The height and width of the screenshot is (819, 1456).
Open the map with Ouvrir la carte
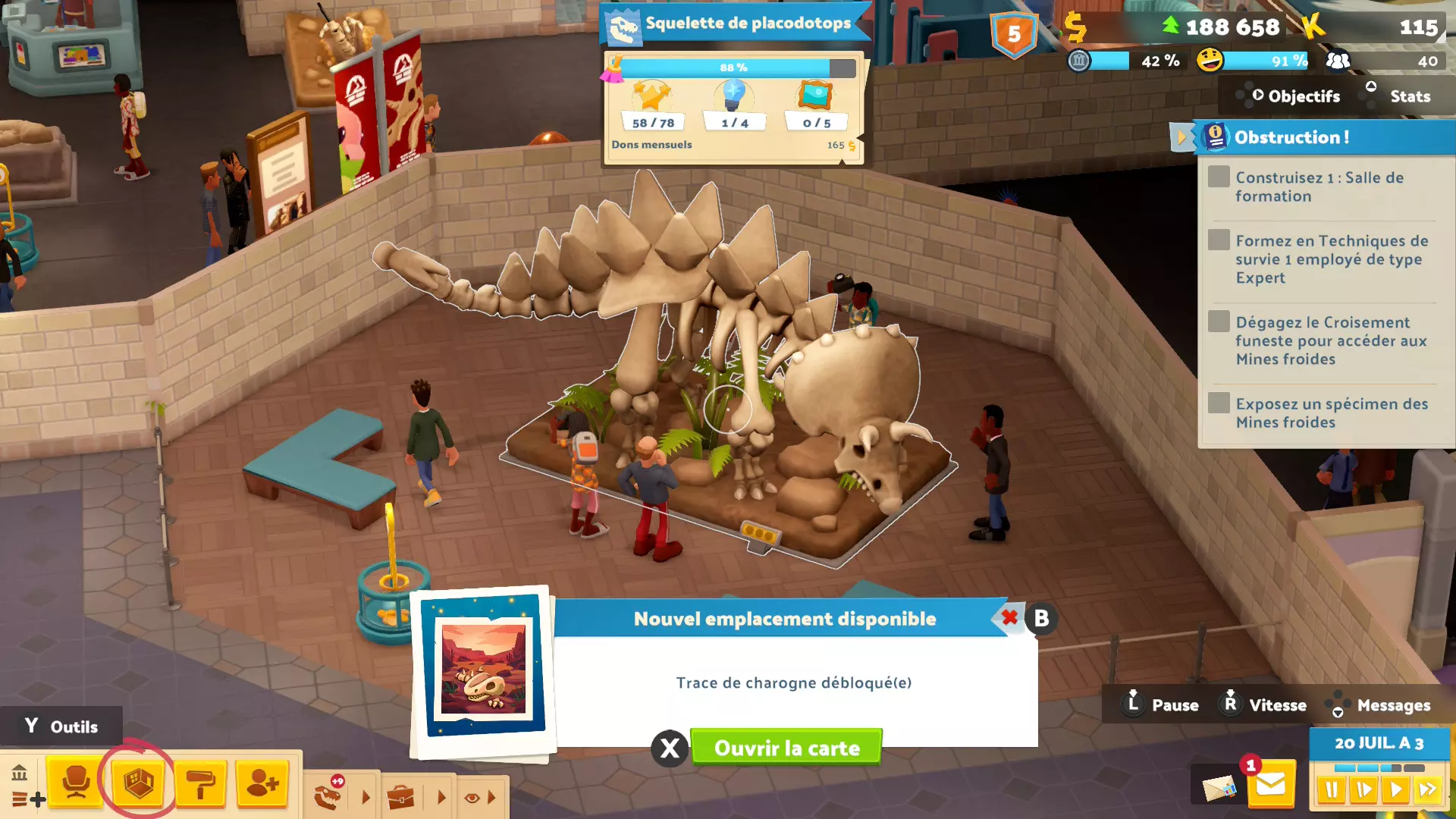(x=786, y=748)
